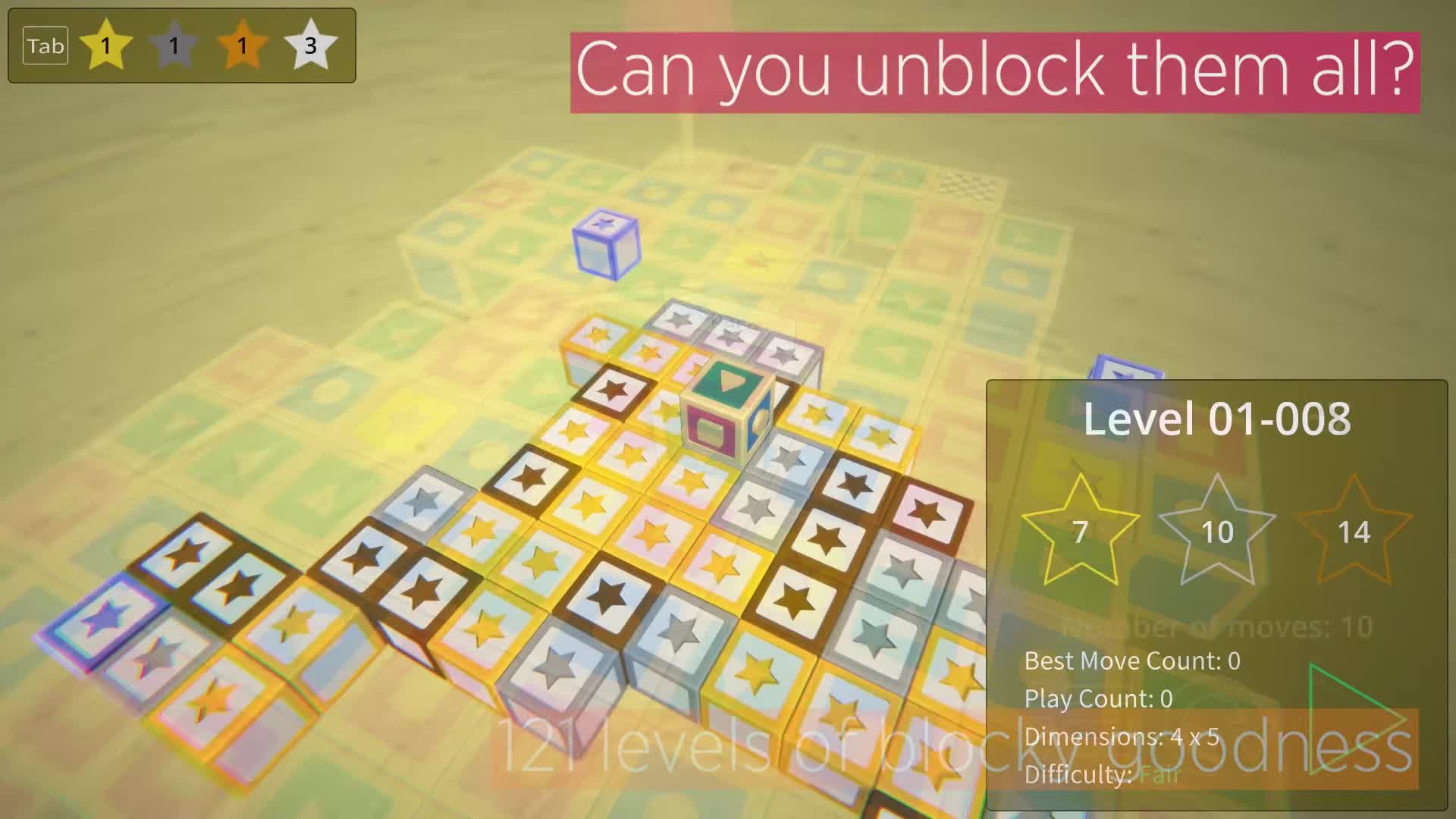The width and height of the screenshot is (1456, 819).
Task: Click the Tab key indicator button
Action: [x=45, y=45]
